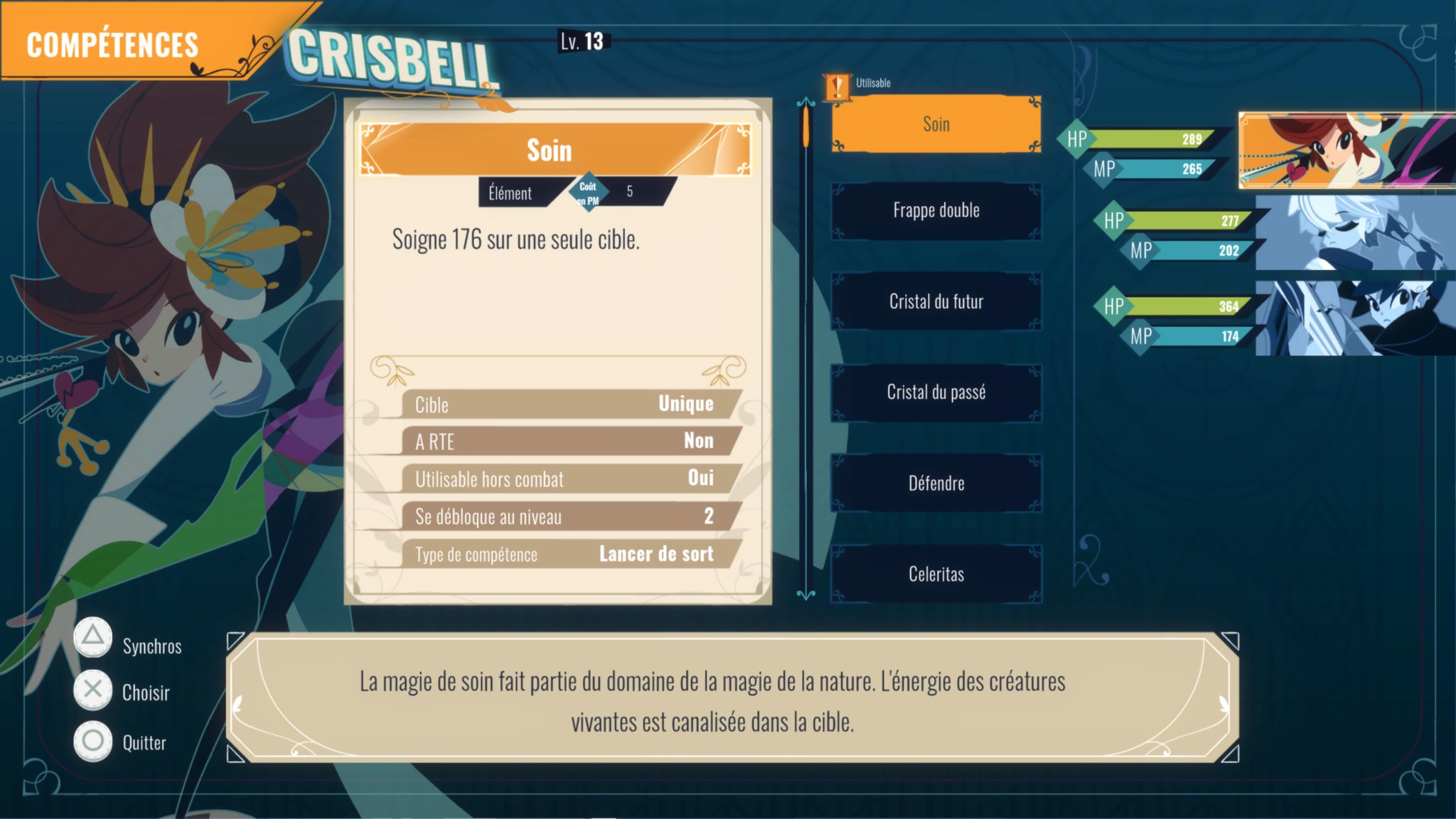Switch to the white-haired party member portrait
This screenshot has height=819, width=1456.
click(x=1354, y=232)
